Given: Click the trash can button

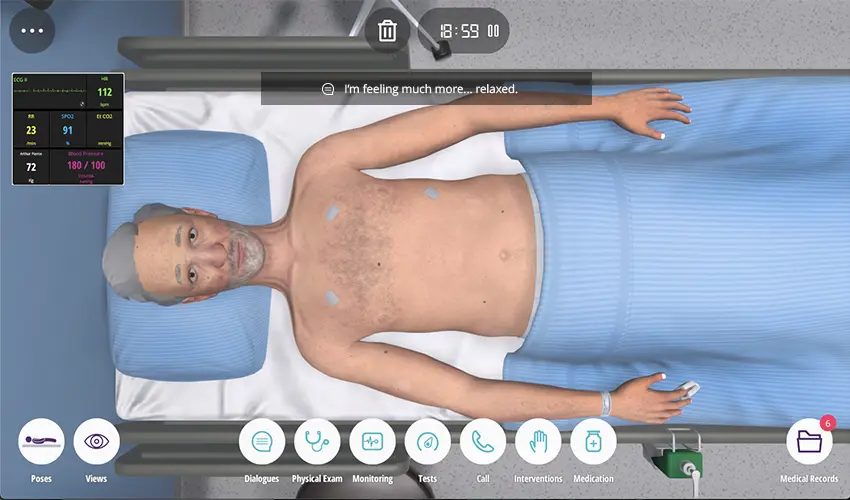Looking at the screenshot, I should [388, 31].
